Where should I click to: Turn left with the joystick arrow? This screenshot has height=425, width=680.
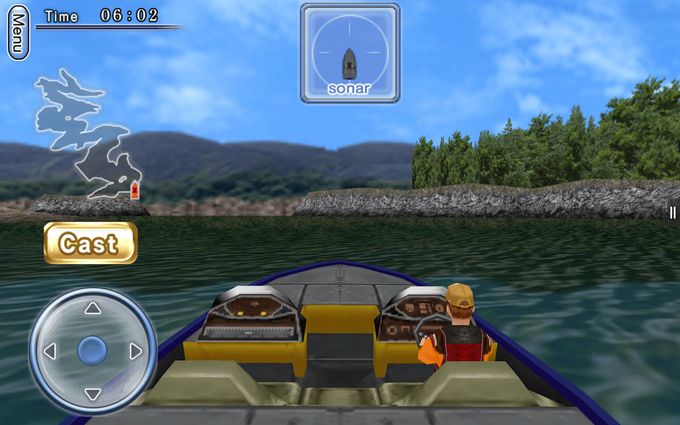(48, 351)
